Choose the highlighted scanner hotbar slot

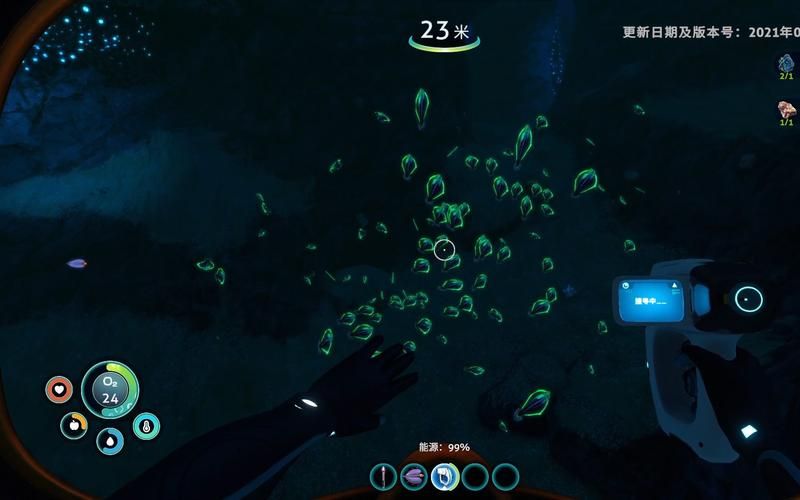click(444, 477)
